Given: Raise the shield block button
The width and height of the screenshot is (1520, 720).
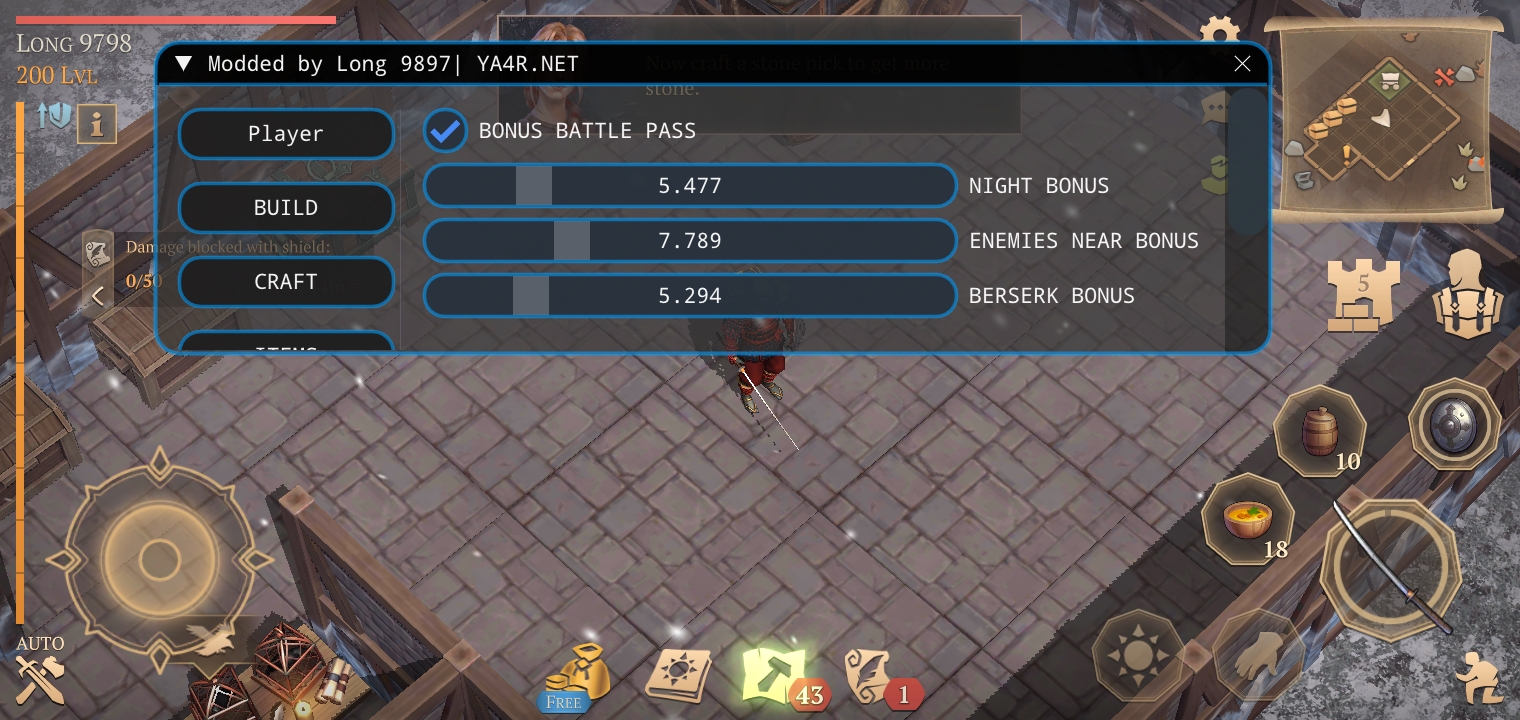Looking at the screenshot, I should (1453, 425).
